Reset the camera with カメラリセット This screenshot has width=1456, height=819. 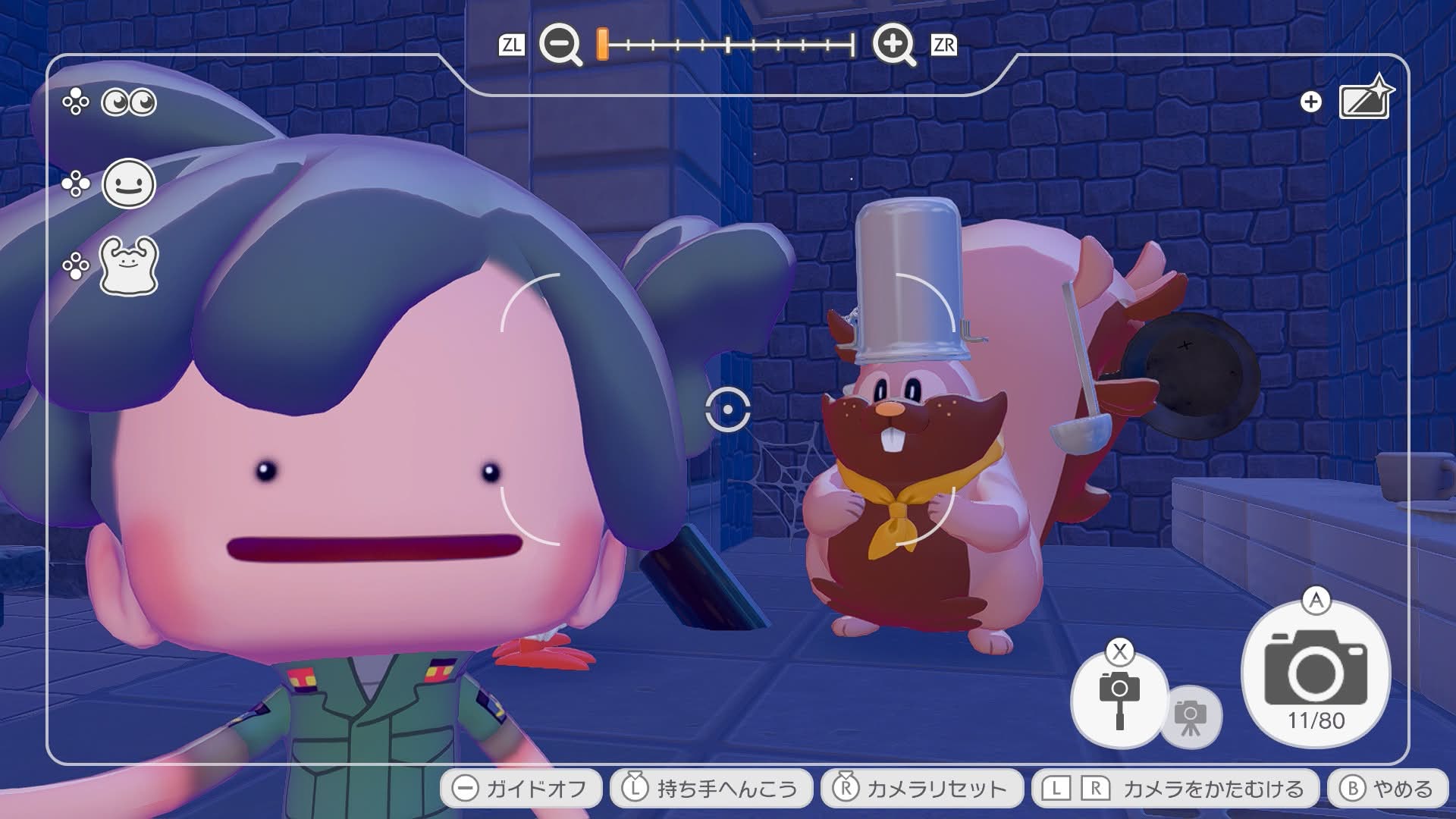point(921,789)
